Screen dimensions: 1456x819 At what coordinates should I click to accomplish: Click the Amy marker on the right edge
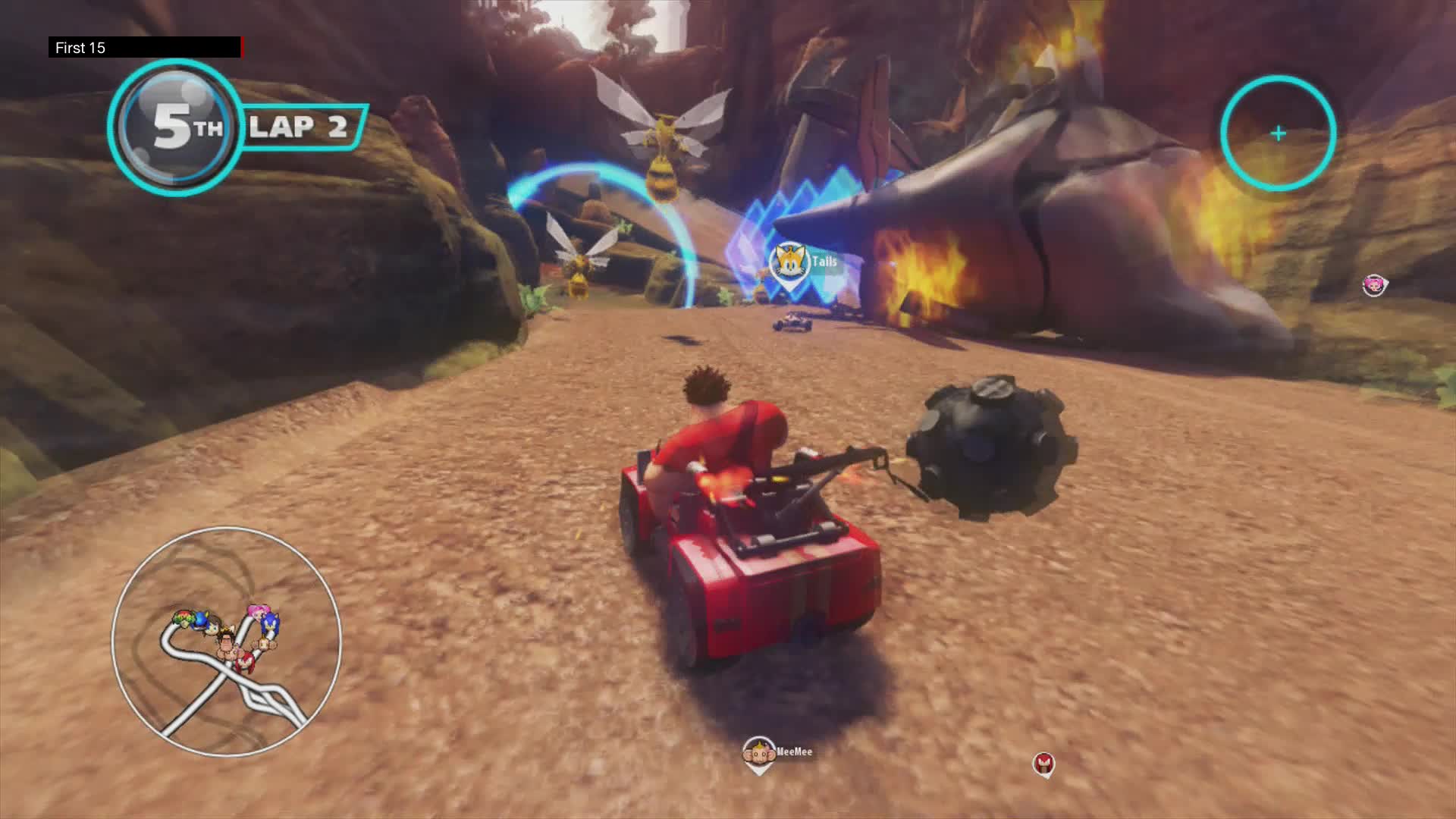point(1375,286)
